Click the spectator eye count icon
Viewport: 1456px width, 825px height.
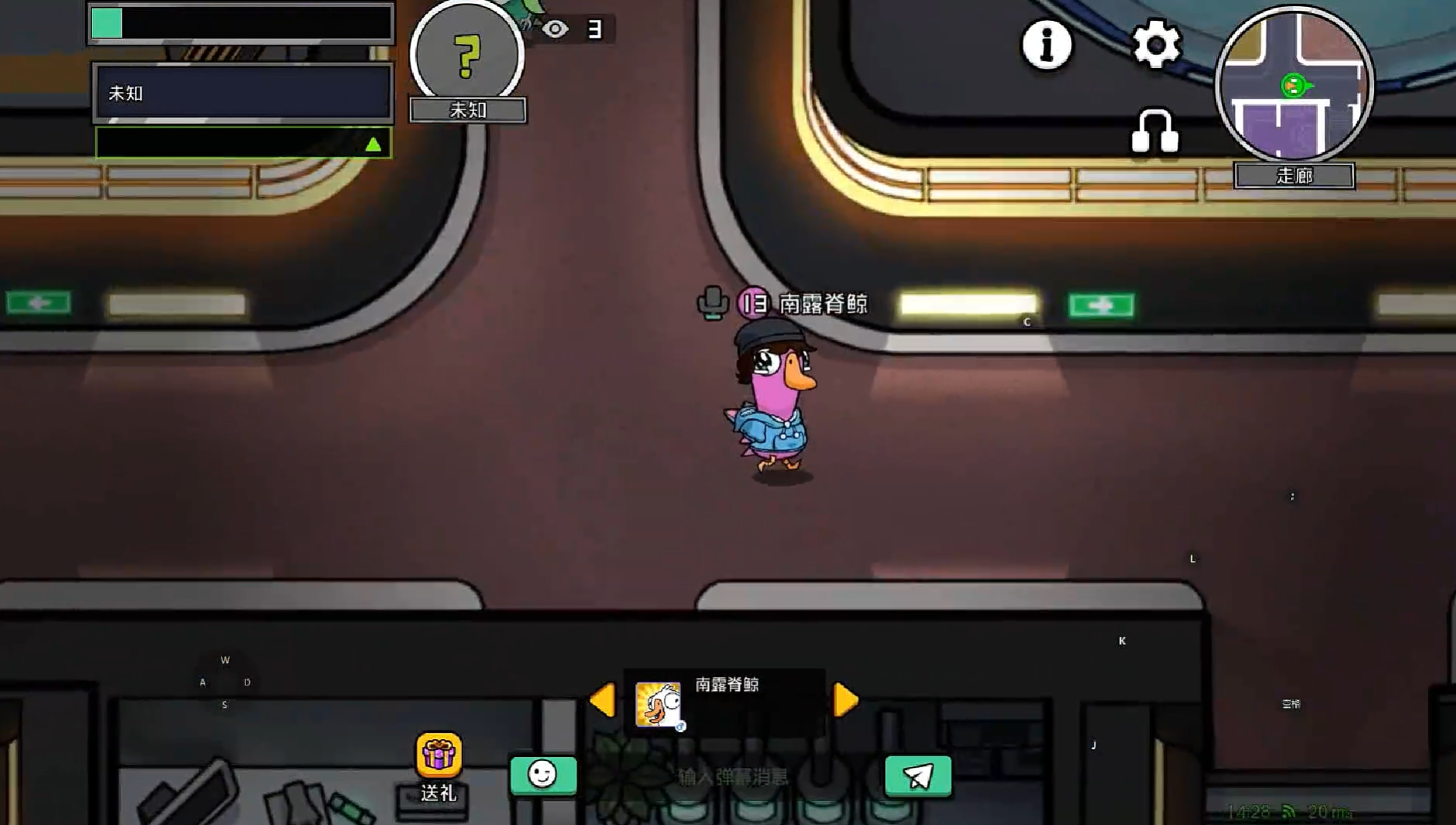pos(555,30)
